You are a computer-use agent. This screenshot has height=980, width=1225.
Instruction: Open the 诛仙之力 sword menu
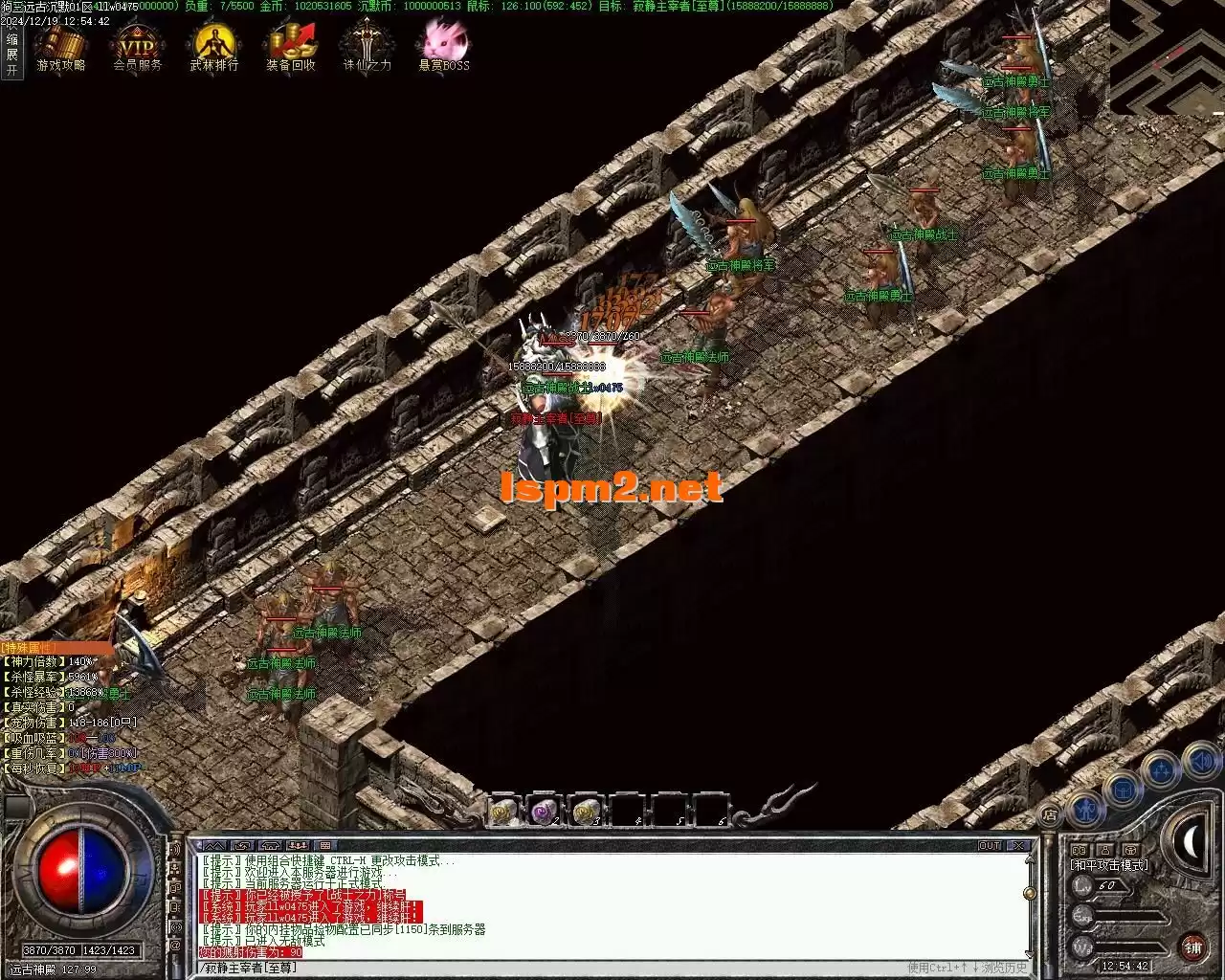(x=367, y=46)
